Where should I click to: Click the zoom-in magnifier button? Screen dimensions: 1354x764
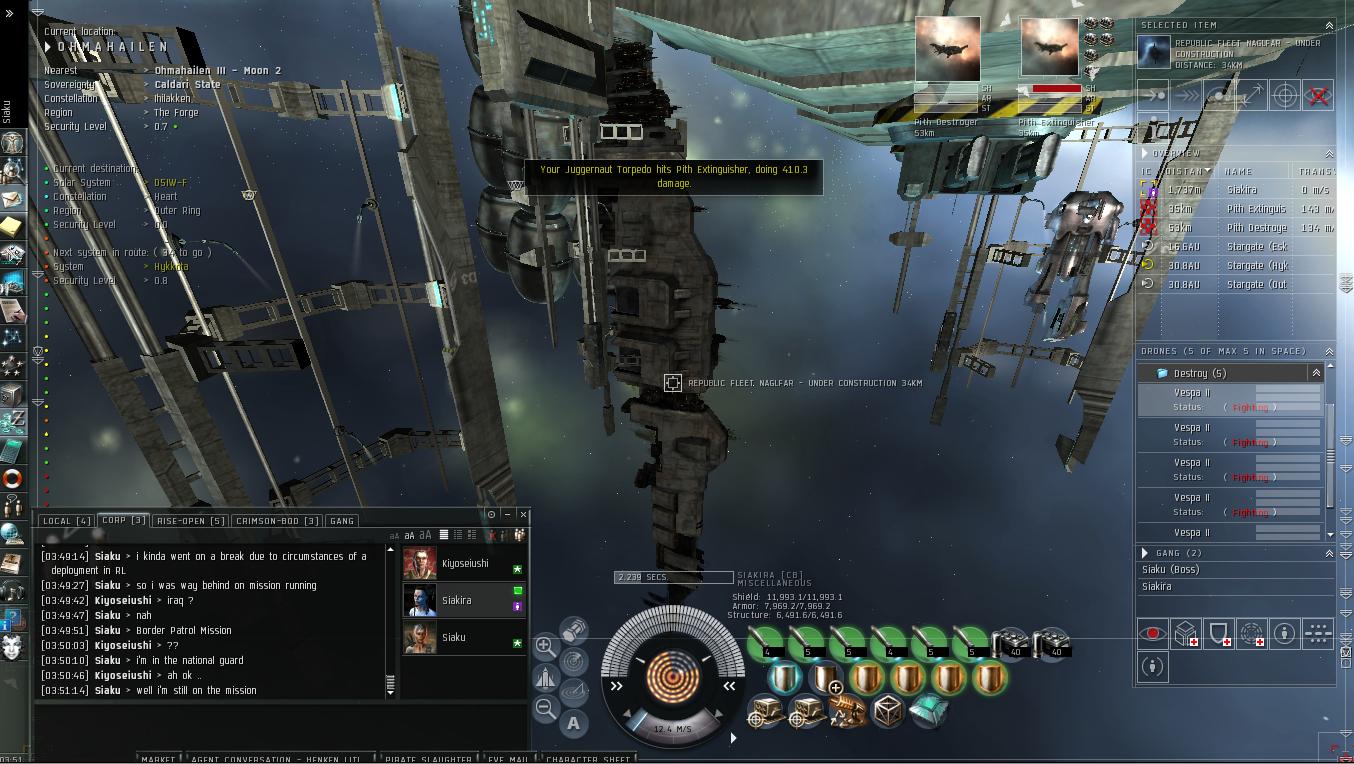tap(546, 646)
